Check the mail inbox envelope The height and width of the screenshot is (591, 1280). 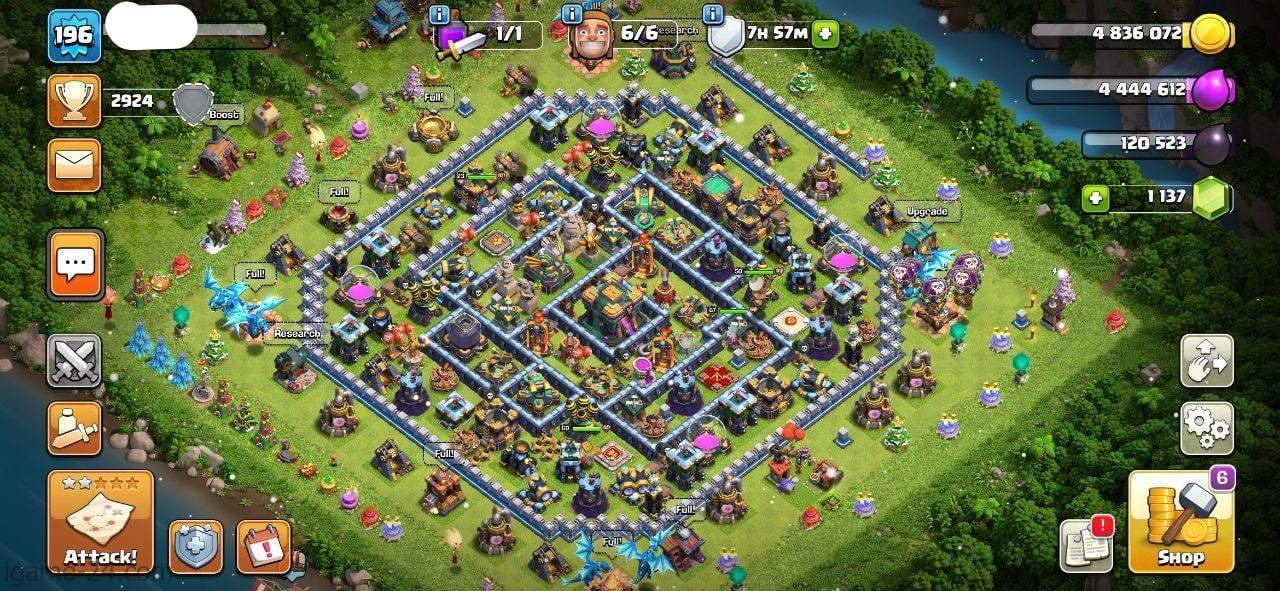click(x=74, y=165)
